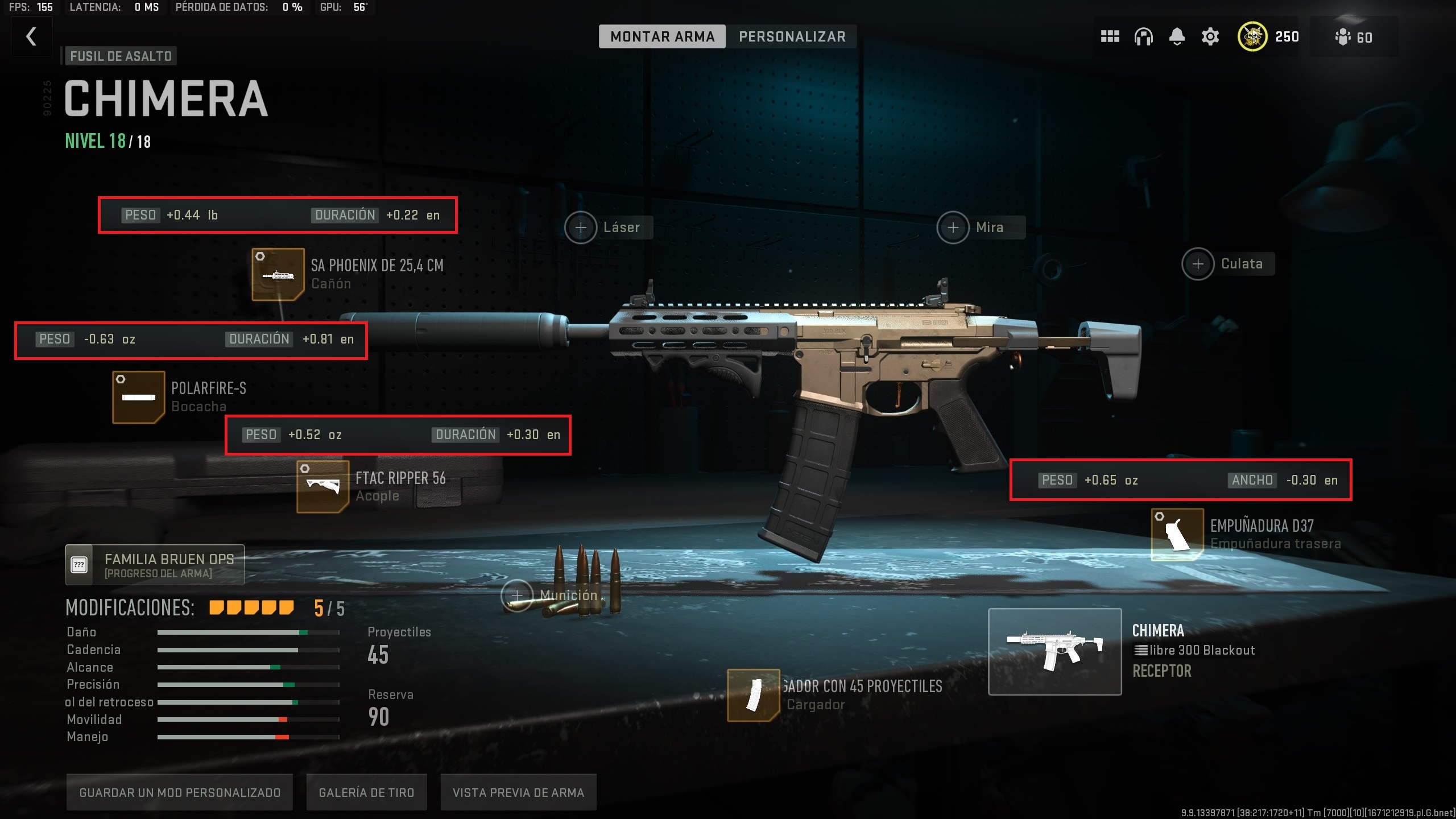This screenshot has width=1456, height=819.
Task: Click the audio channels headset icon
Action: [1143, 36]
